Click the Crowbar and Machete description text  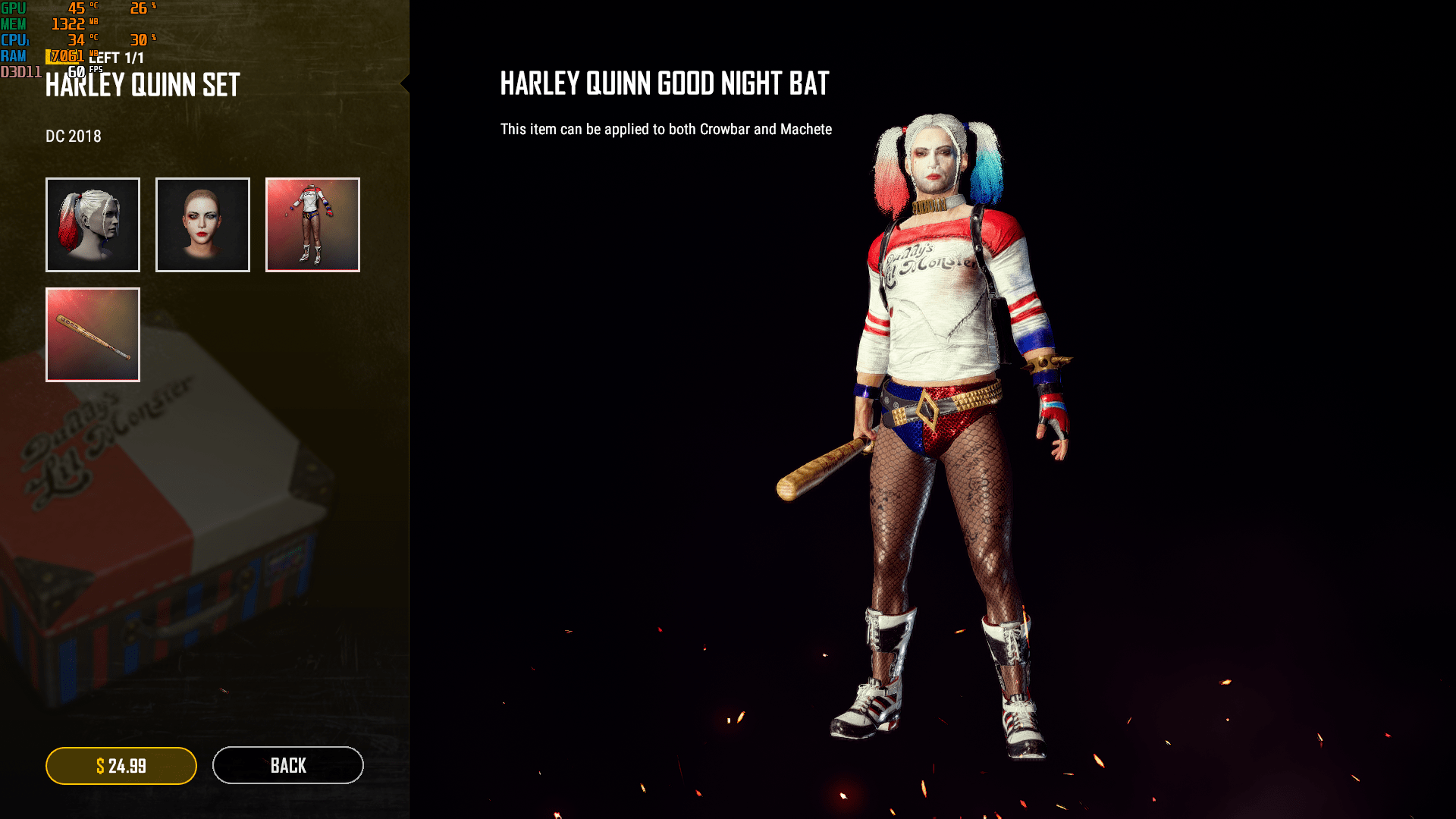665,129
